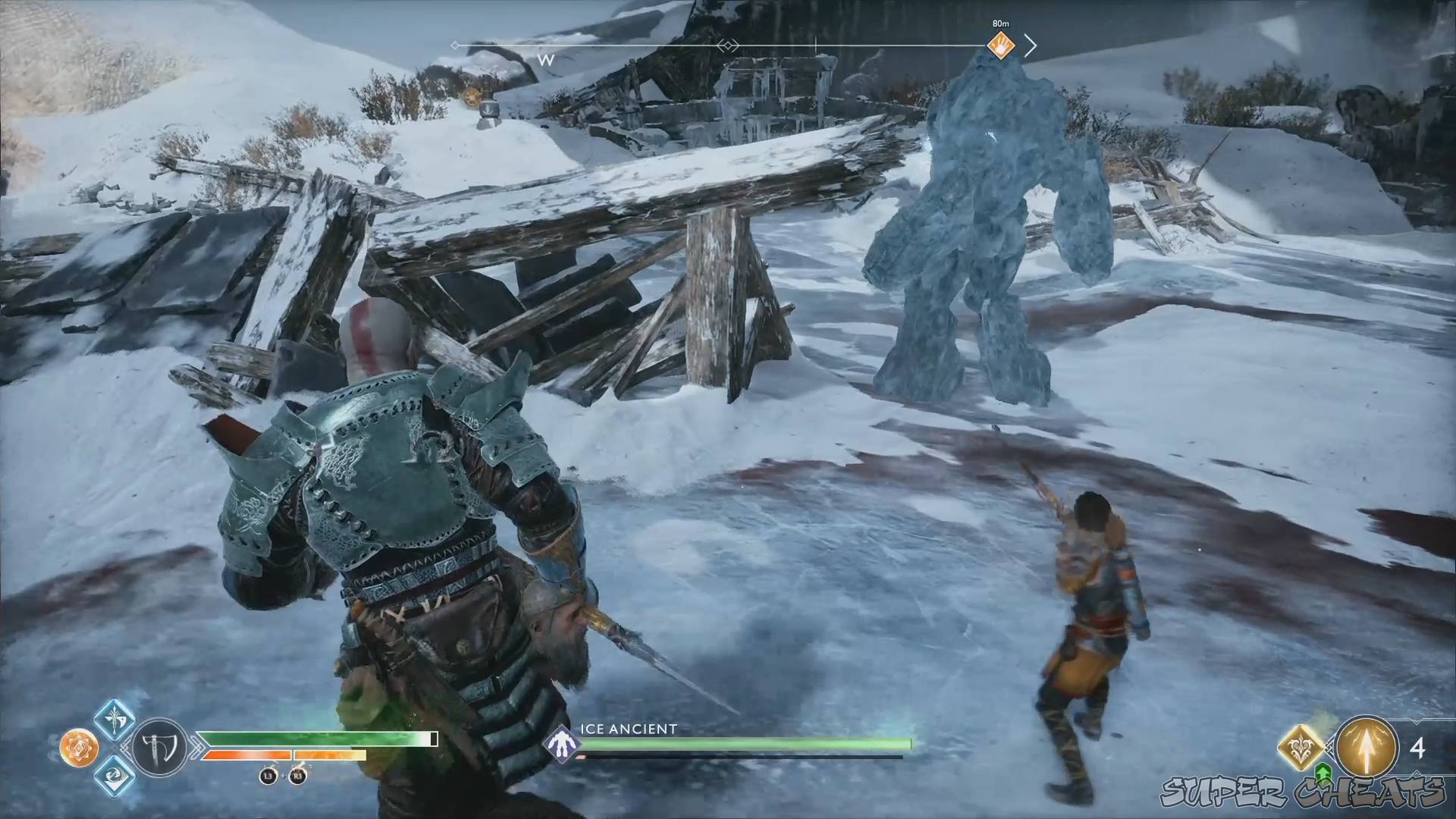Toggle the L3 stick prompt
This screenshot has height=819, width=1456.
tap(267, 777)
